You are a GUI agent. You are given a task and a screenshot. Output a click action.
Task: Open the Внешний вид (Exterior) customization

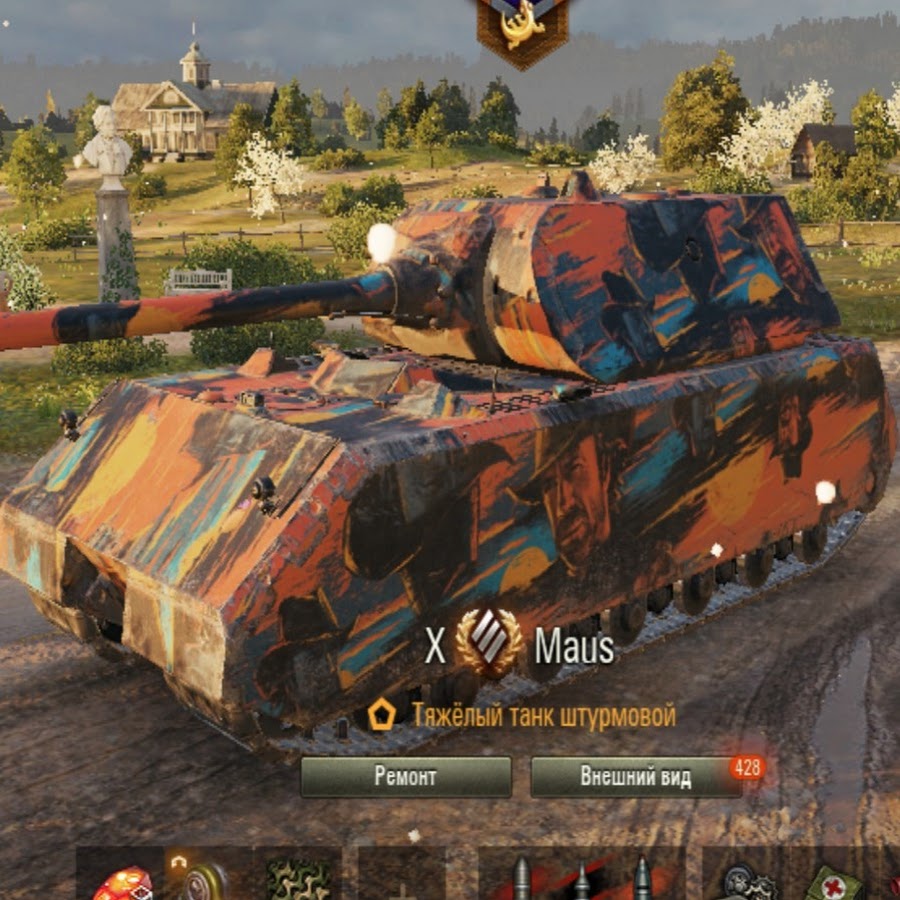(x=635, y=776)
